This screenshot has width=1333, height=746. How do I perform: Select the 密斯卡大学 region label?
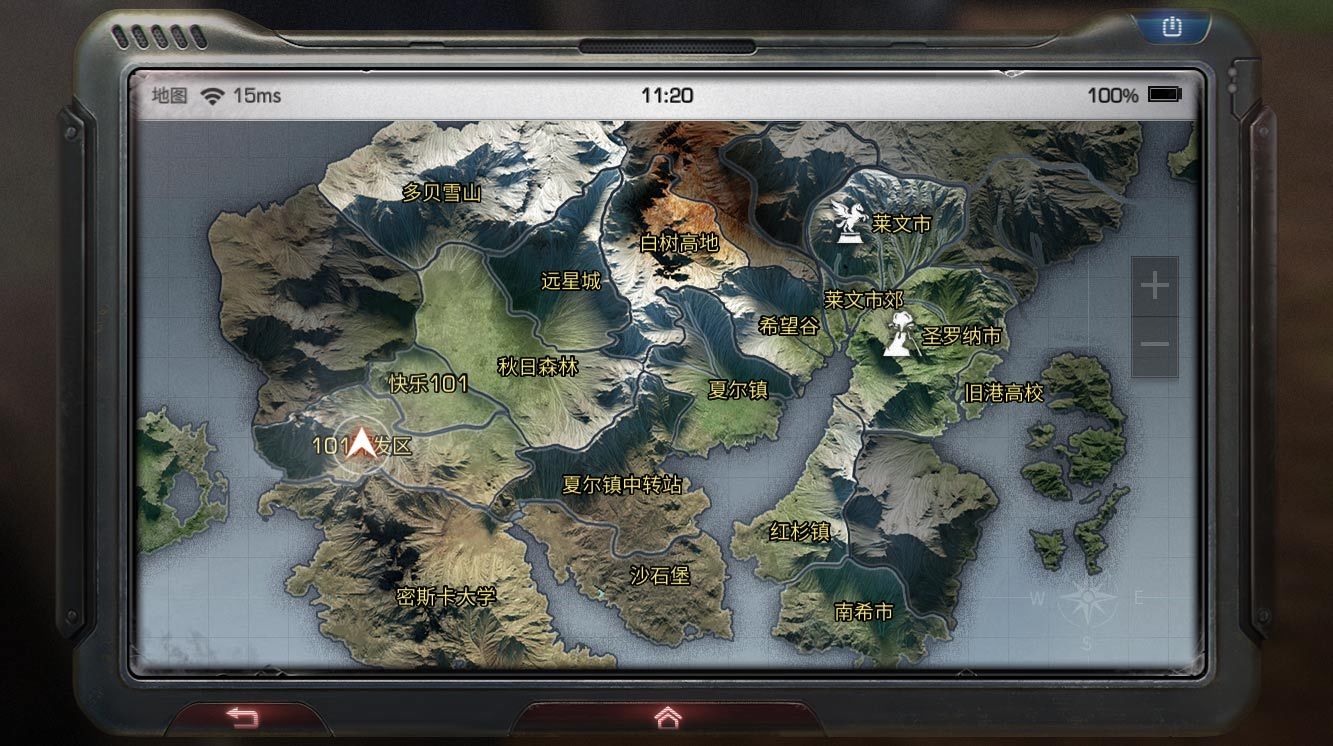pos(446,598)
